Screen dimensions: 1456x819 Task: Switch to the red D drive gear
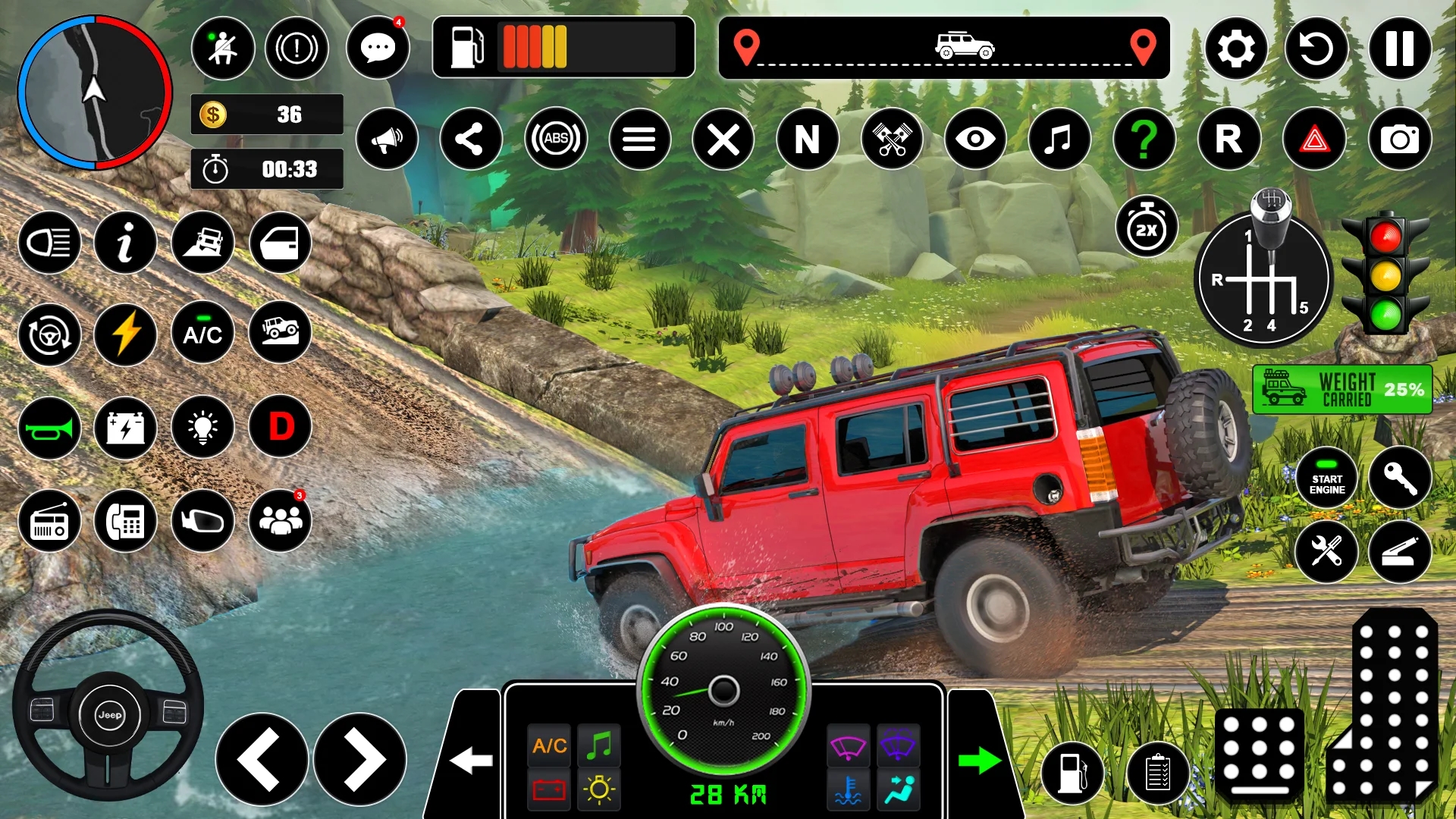(281, 427)
